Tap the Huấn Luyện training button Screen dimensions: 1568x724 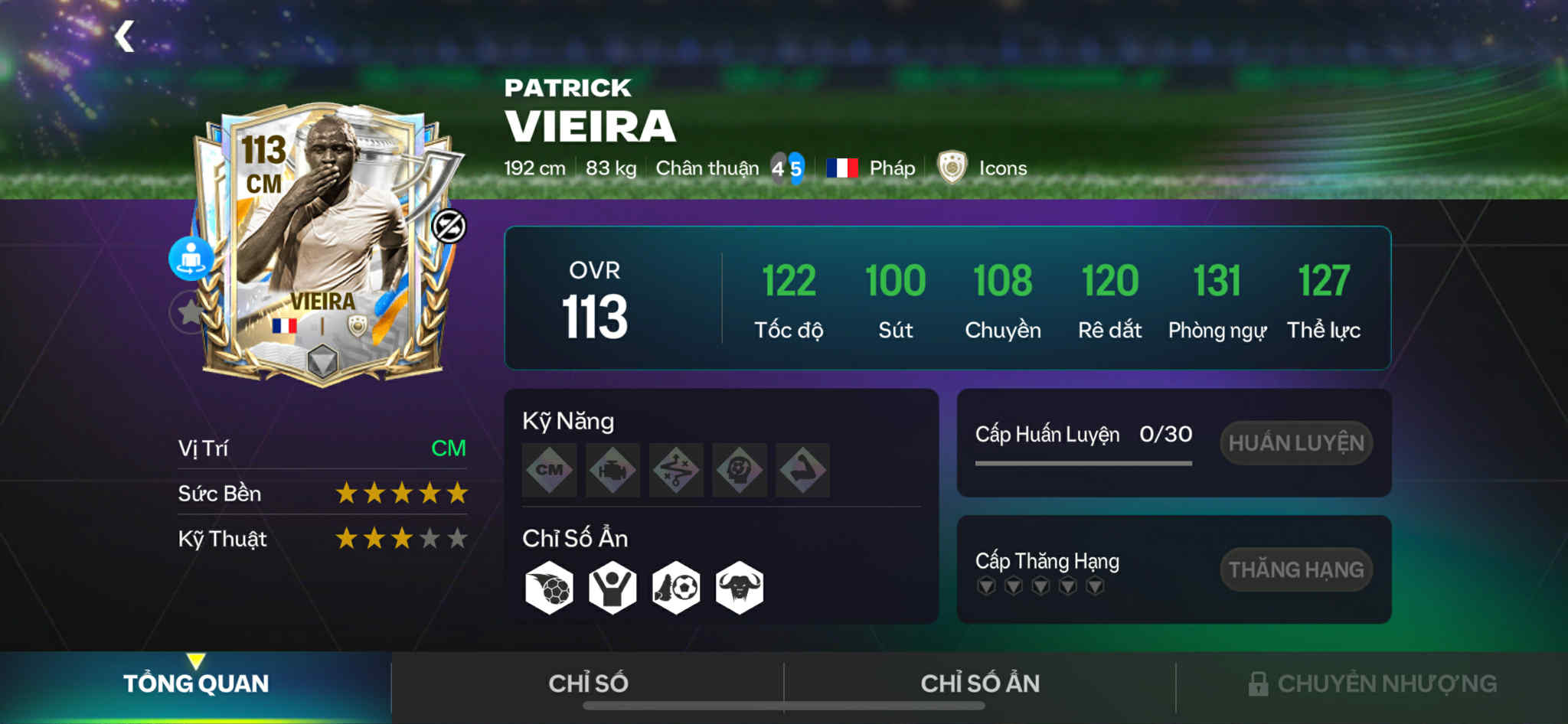(x=1295, y=442)
